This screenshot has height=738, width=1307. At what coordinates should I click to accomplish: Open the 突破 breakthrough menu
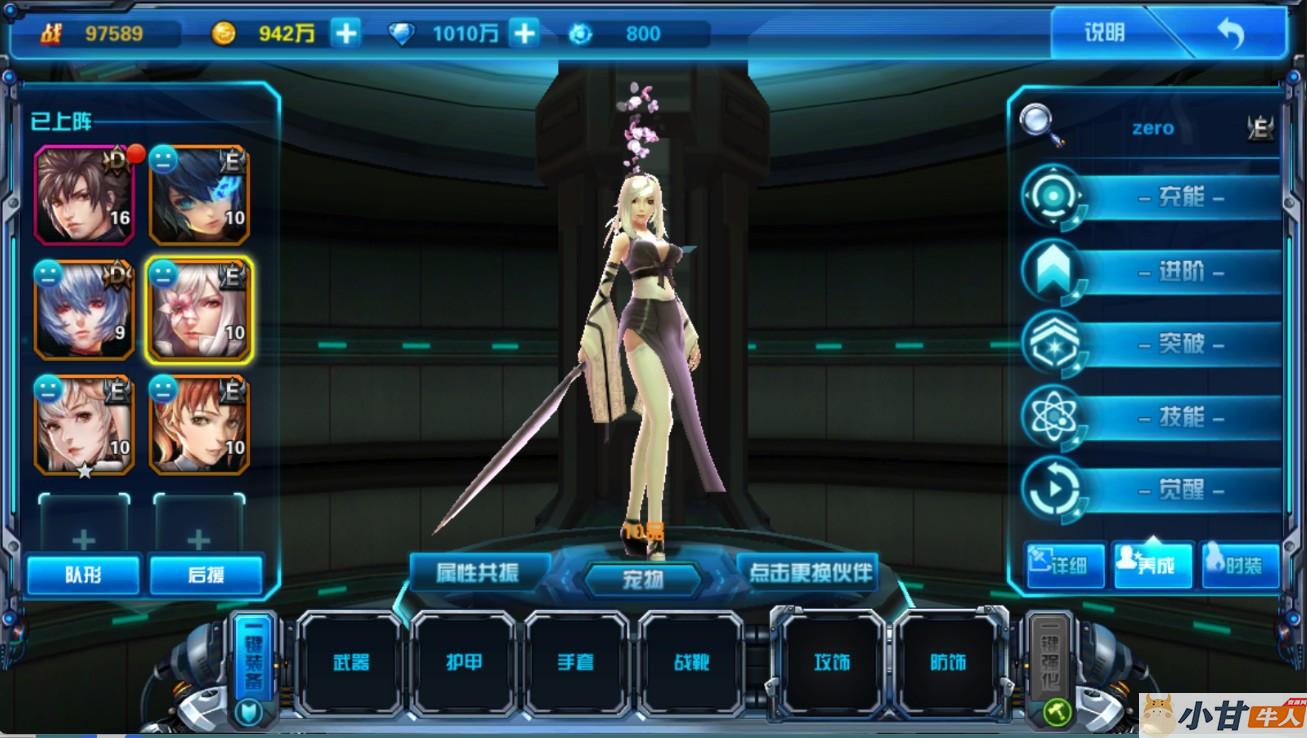pos(1180,344)
